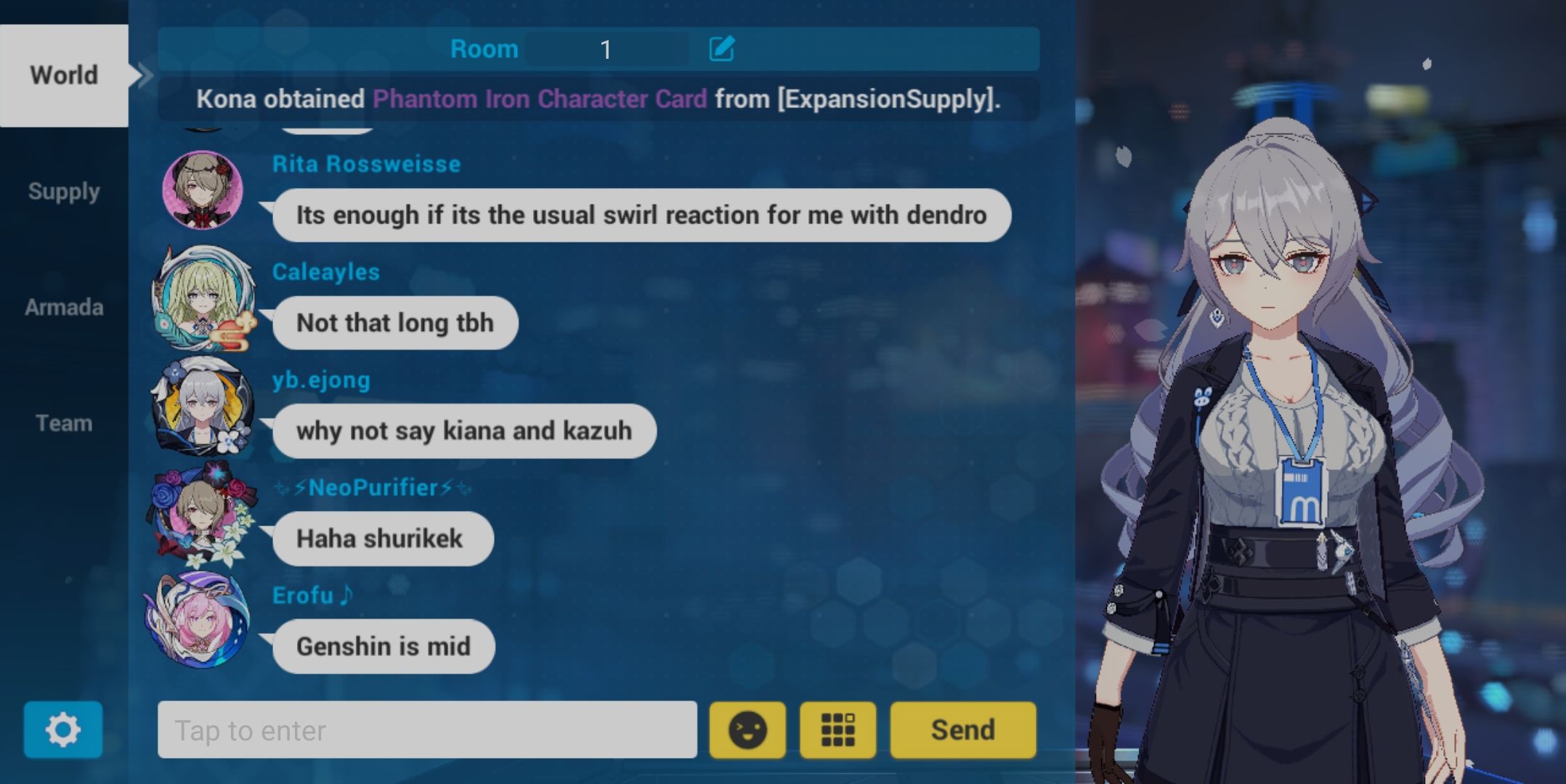Click Caleayles' avatar portrait

pyautogui.click(x=204, y=298)
